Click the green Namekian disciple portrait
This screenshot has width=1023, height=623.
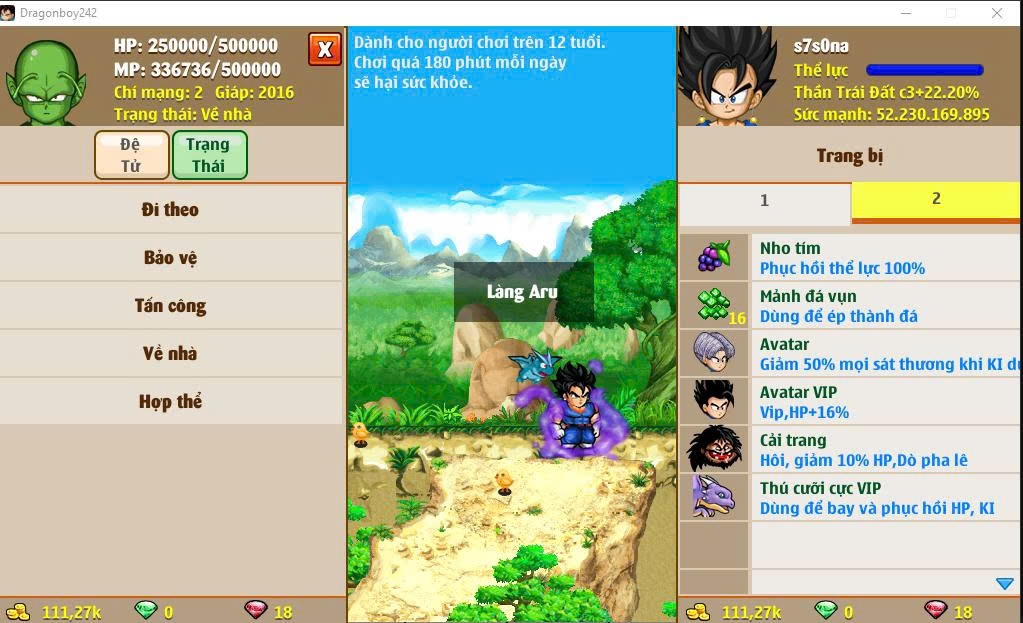click(46, 80)
